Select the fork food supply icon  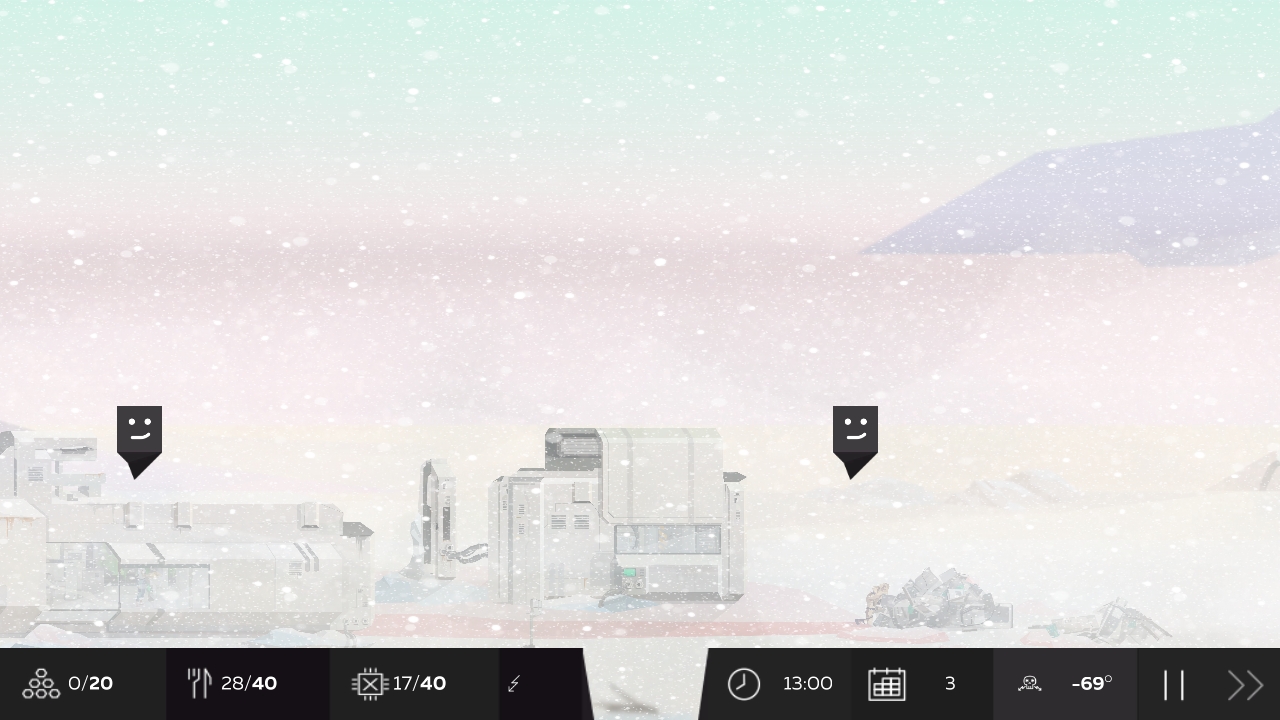pos(199,683)
